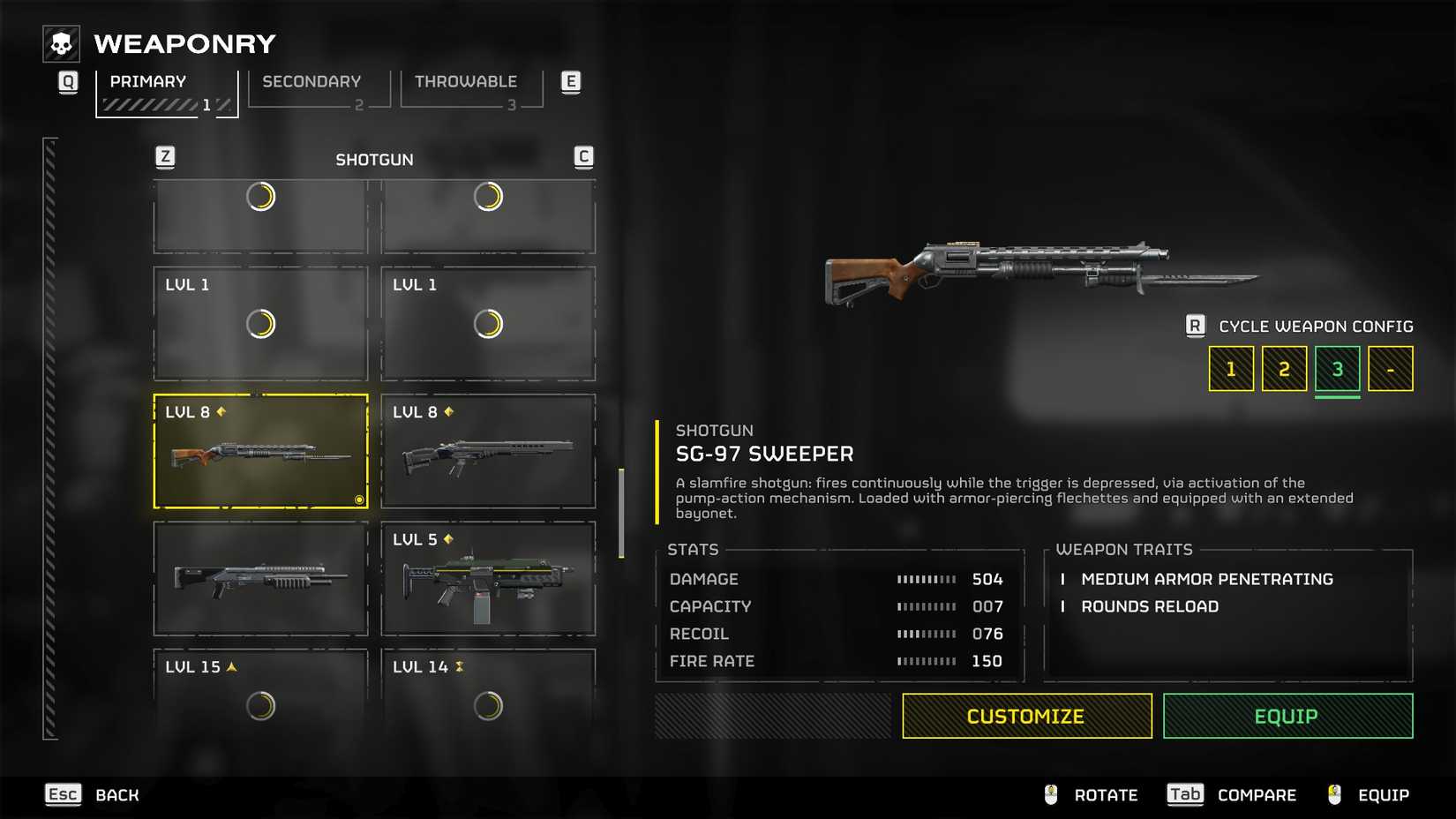Open the weapon Compare view
Viewport: 1456px width, 819px height.
1232,795
